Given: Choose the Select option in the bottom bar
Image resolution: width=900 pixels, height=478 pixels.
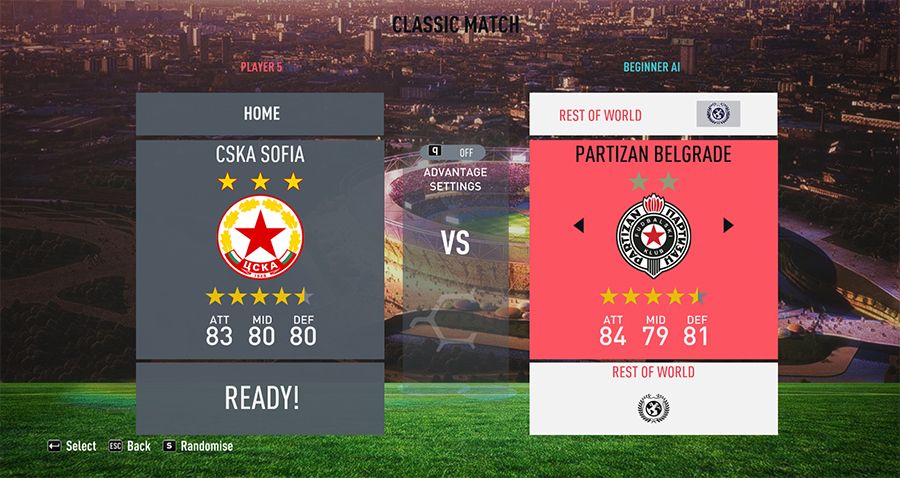Looking at the screenshot, I should [72, 446].
